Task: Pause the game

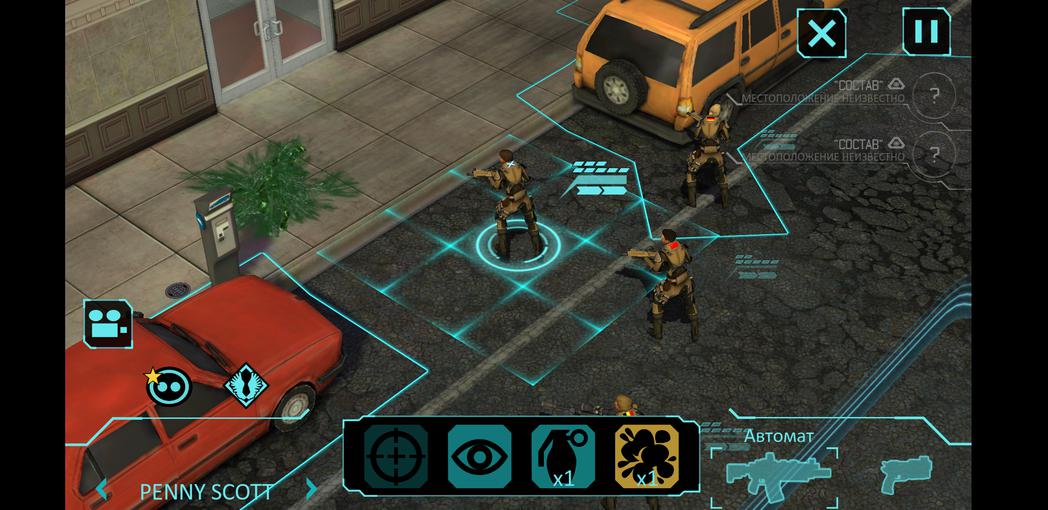Action: coord(926,32)
